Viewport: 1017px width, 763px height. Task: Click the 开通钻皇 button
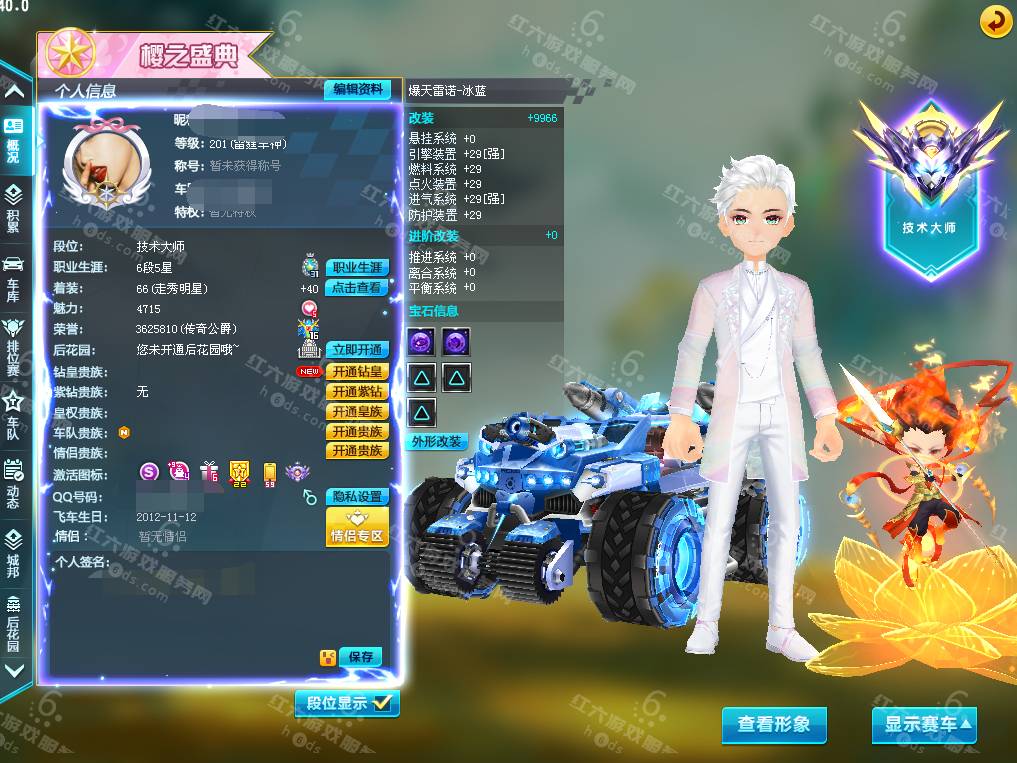click(x=357, y=372)
